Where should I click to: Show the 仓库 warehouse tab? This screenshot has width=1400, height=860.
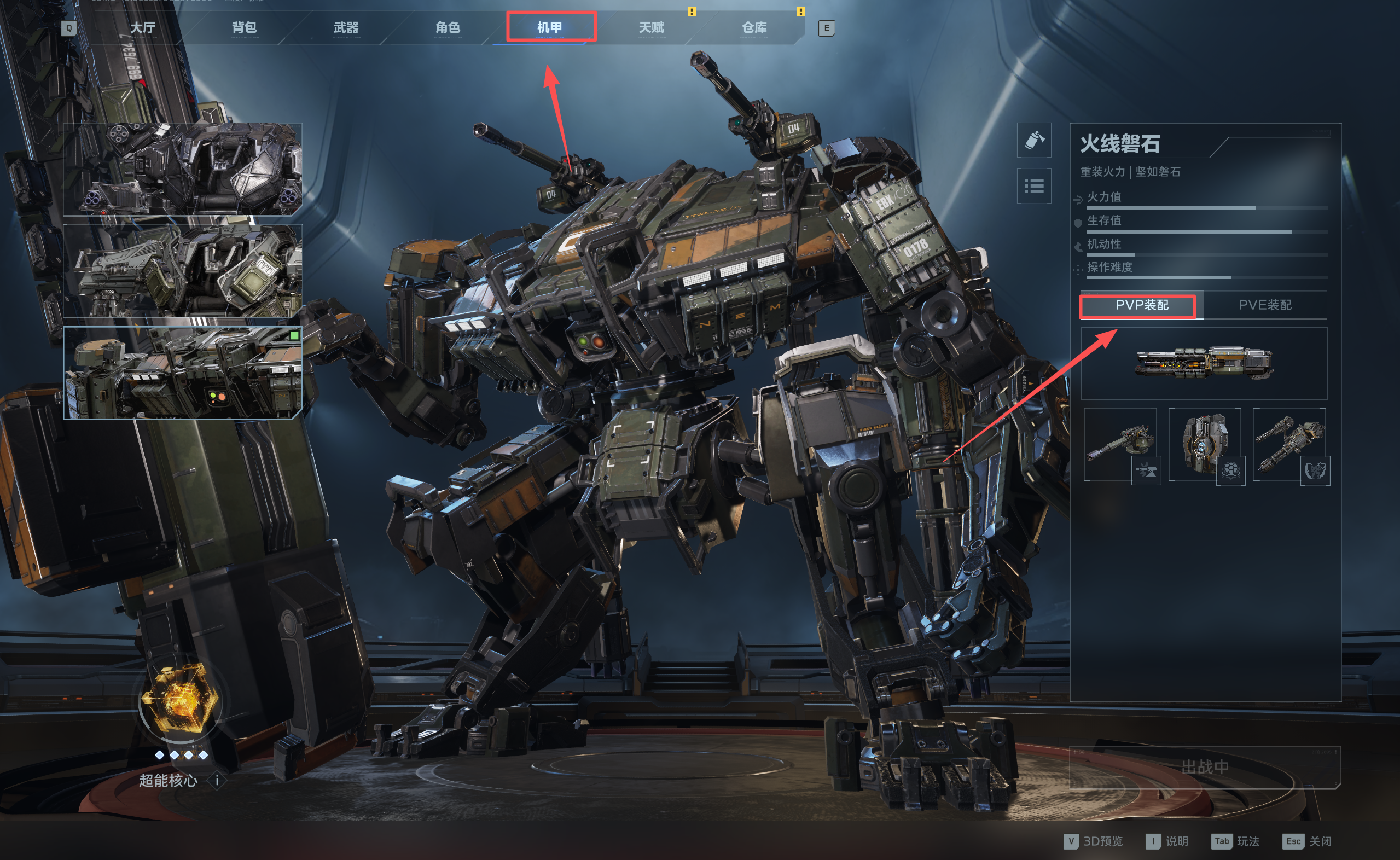coord(754,27)
